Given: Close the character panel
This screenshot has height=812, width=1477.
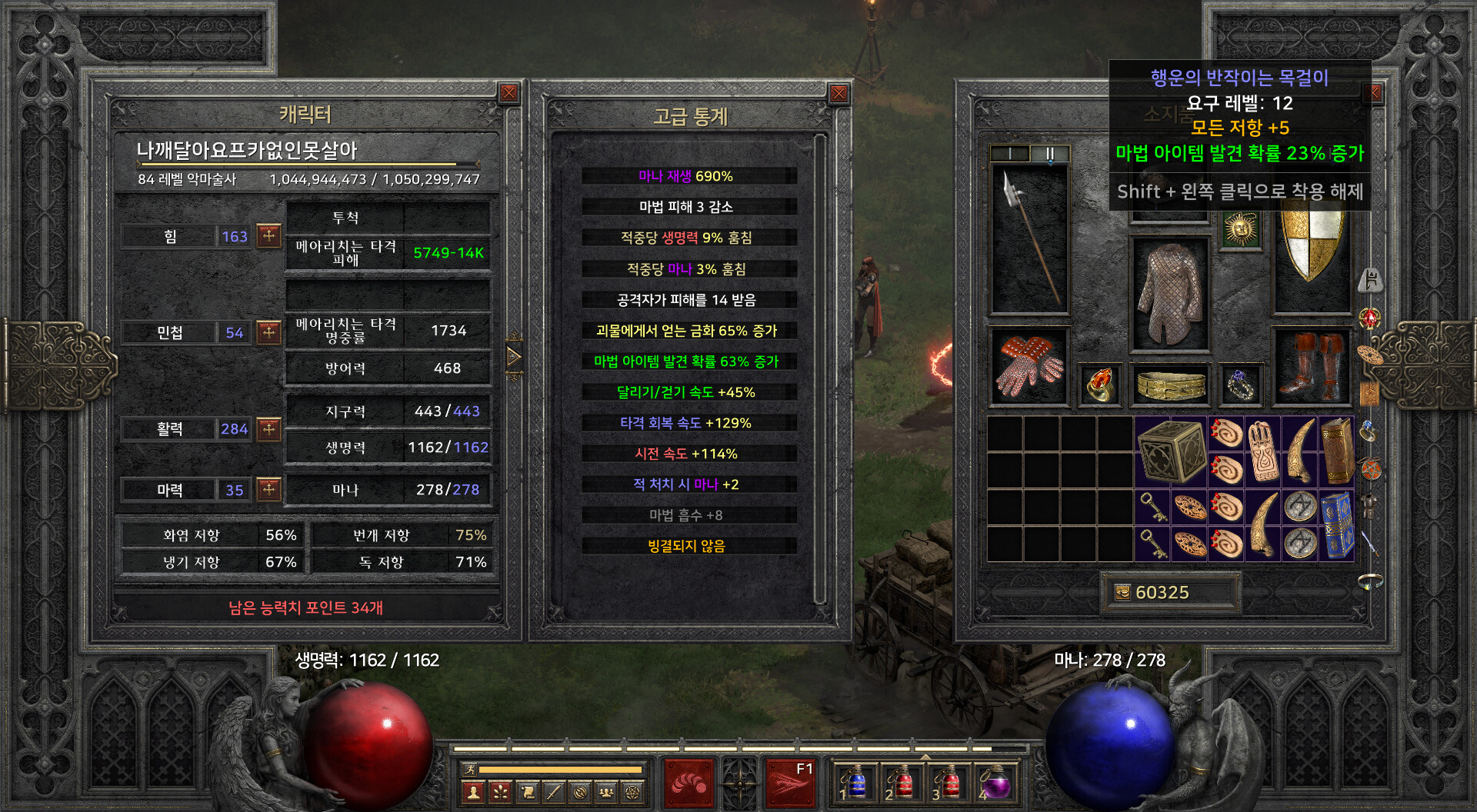Looking at the screenshot, I should click(508, 94).
